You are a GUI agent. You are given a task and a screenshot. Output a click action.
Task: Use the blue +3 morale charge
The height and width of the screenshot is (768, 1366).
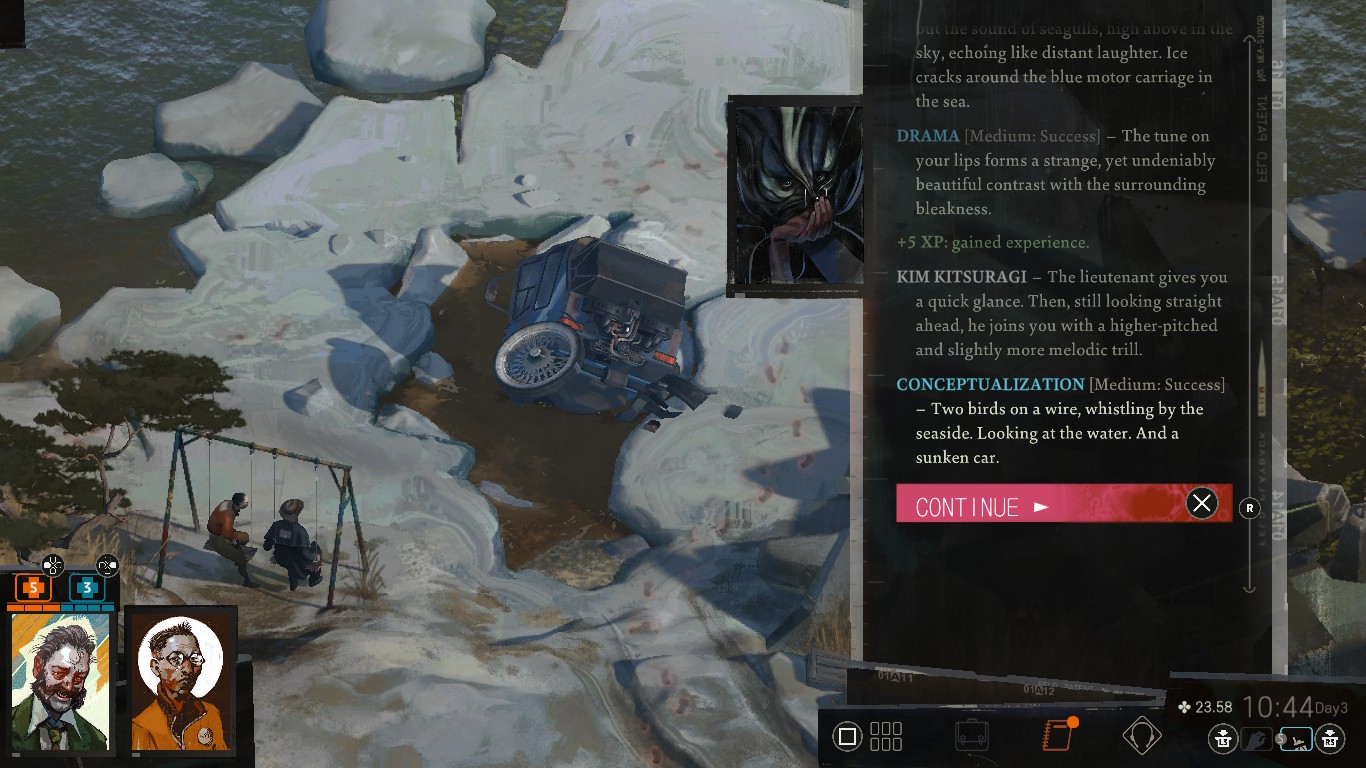point(86,588)
